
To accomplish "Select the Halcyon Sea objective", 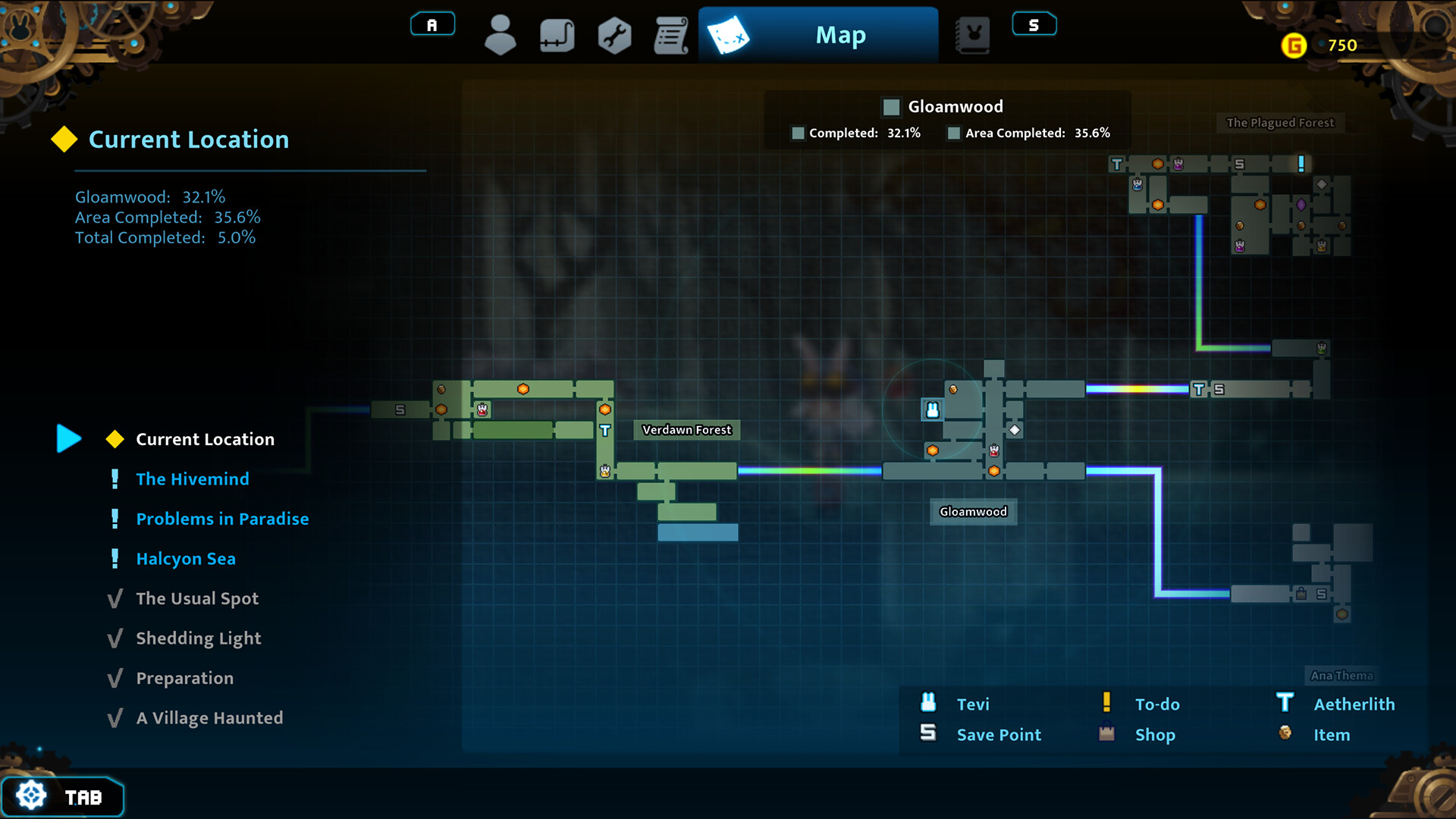I will [187, 558].
